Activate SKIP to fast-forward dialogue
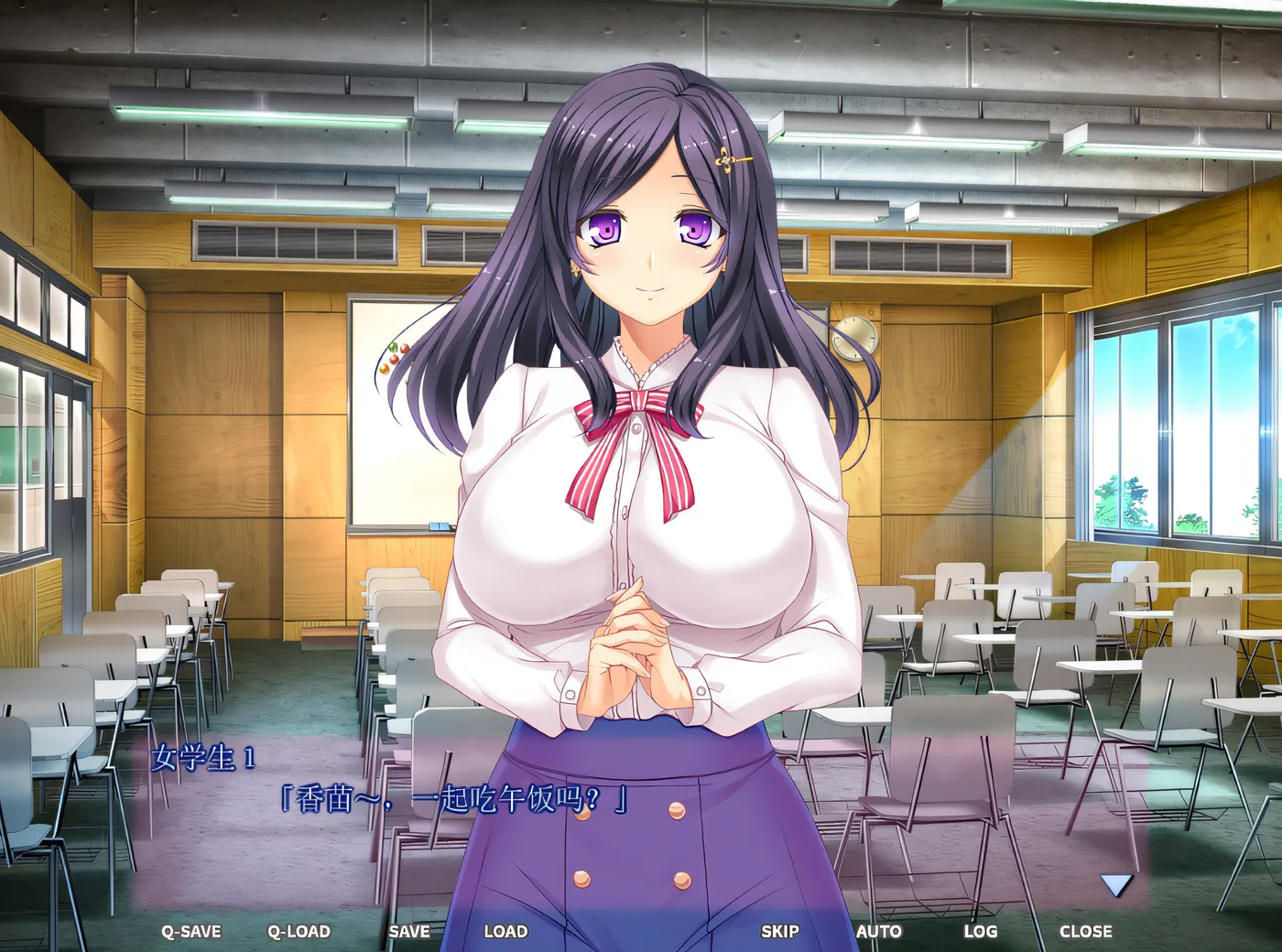This screenshot has height=952, width=1282. [779, 932]
